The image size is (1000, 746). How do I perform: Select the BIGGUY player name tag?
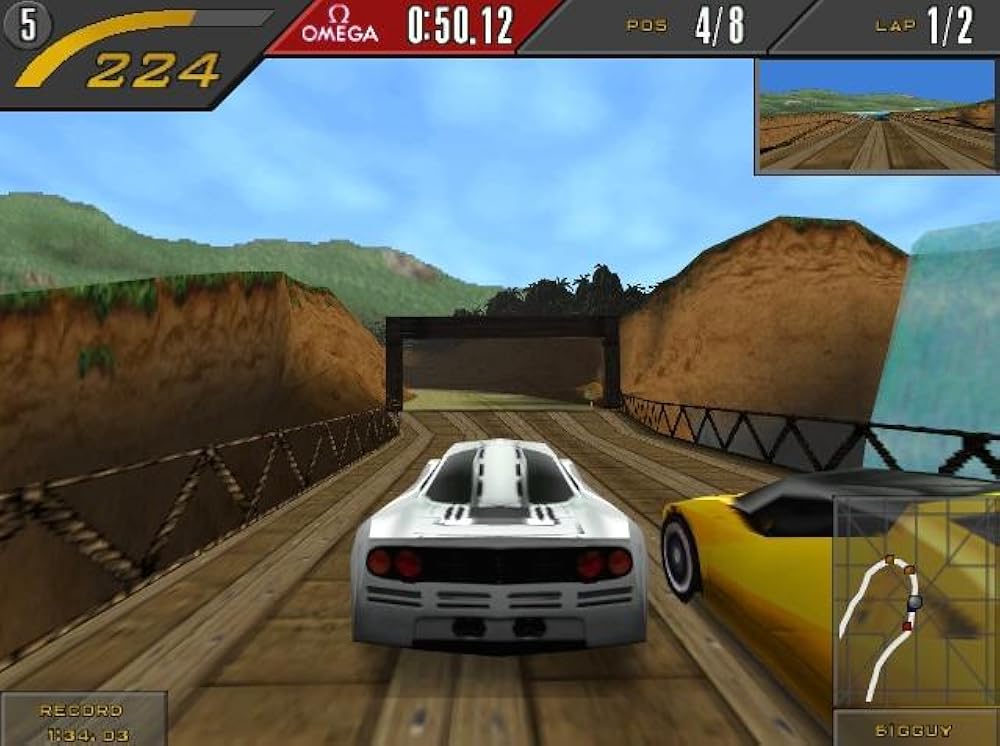(x=915, y=729)
